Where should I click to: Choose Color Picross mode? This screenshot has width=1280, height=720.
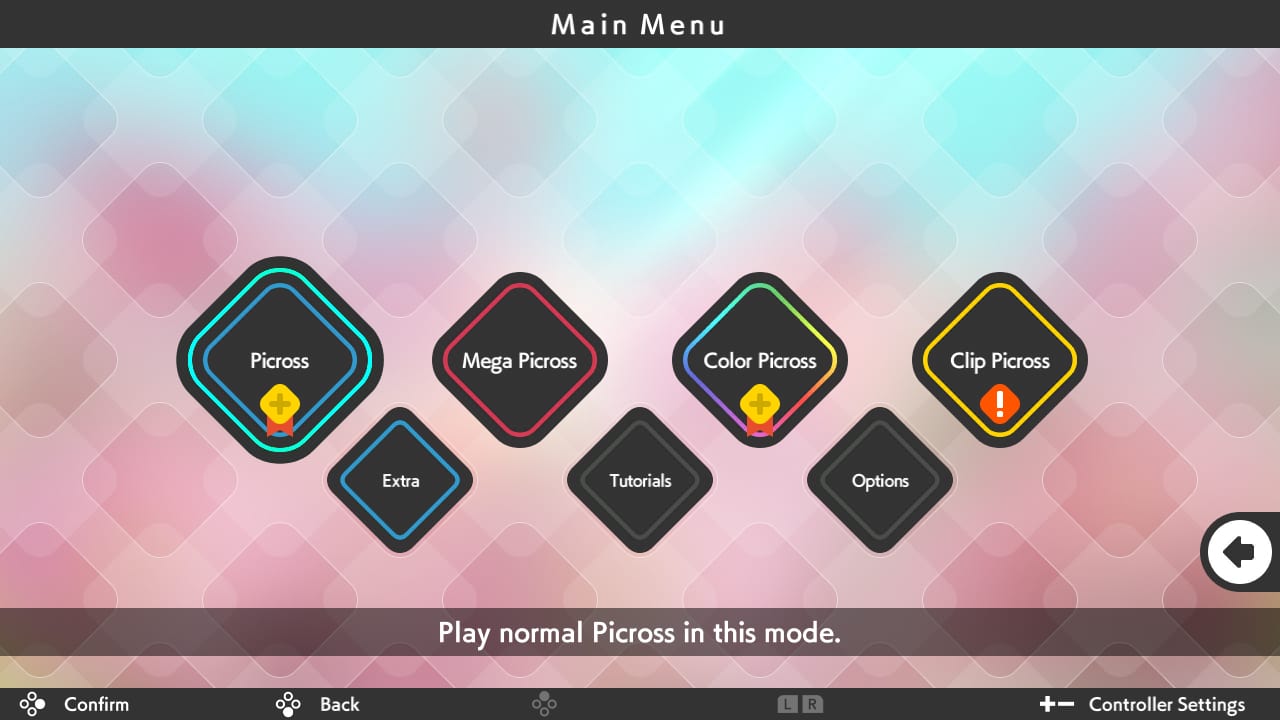click(761, 361)
